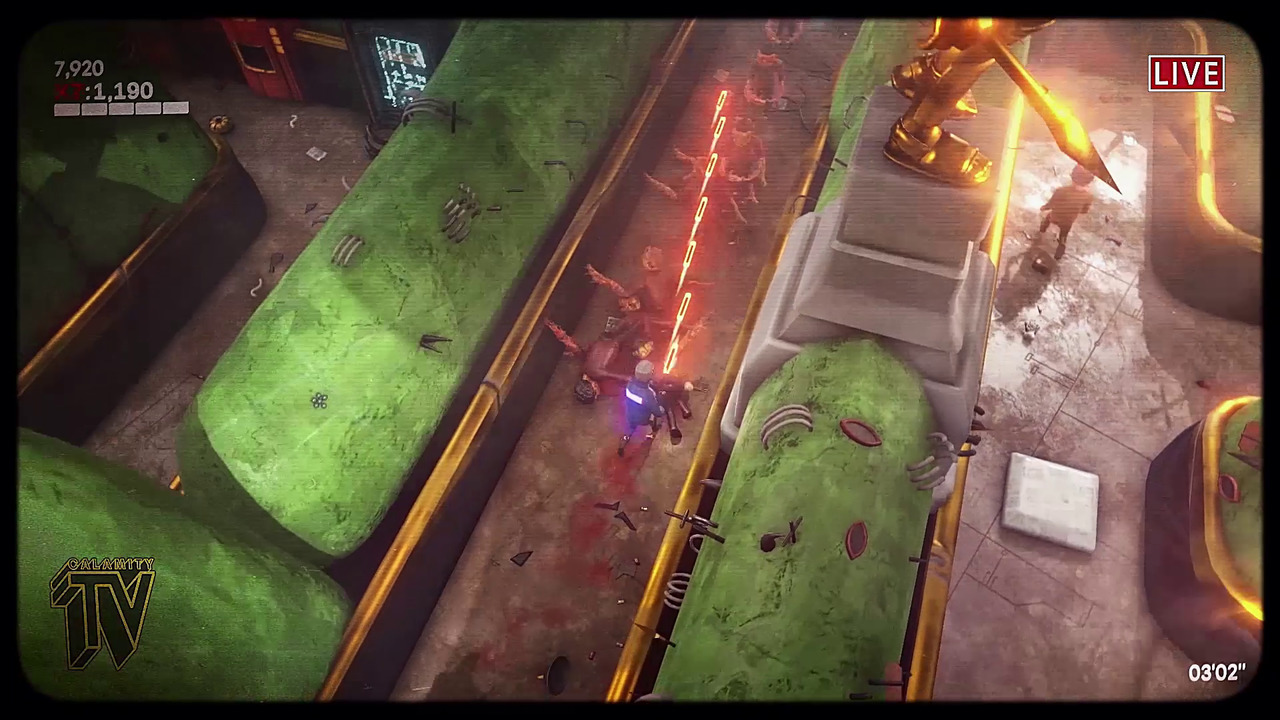
Task: Click the middle segment of the ammo bar
Action: [120, 109]
